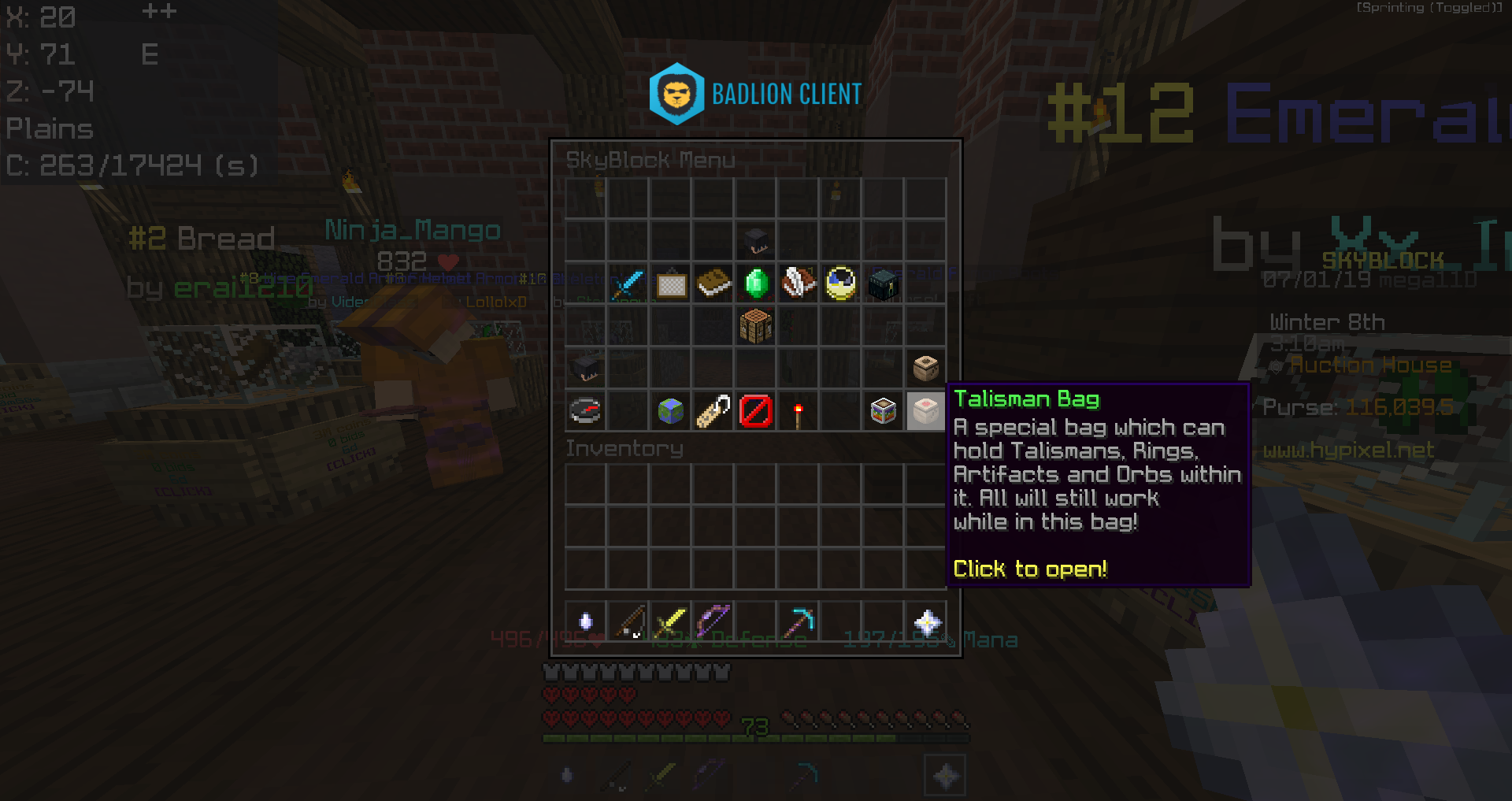Open the Talisman Bag marked Click to open
Viewport: 1512px width, 801px height.
tap(926, 410)
